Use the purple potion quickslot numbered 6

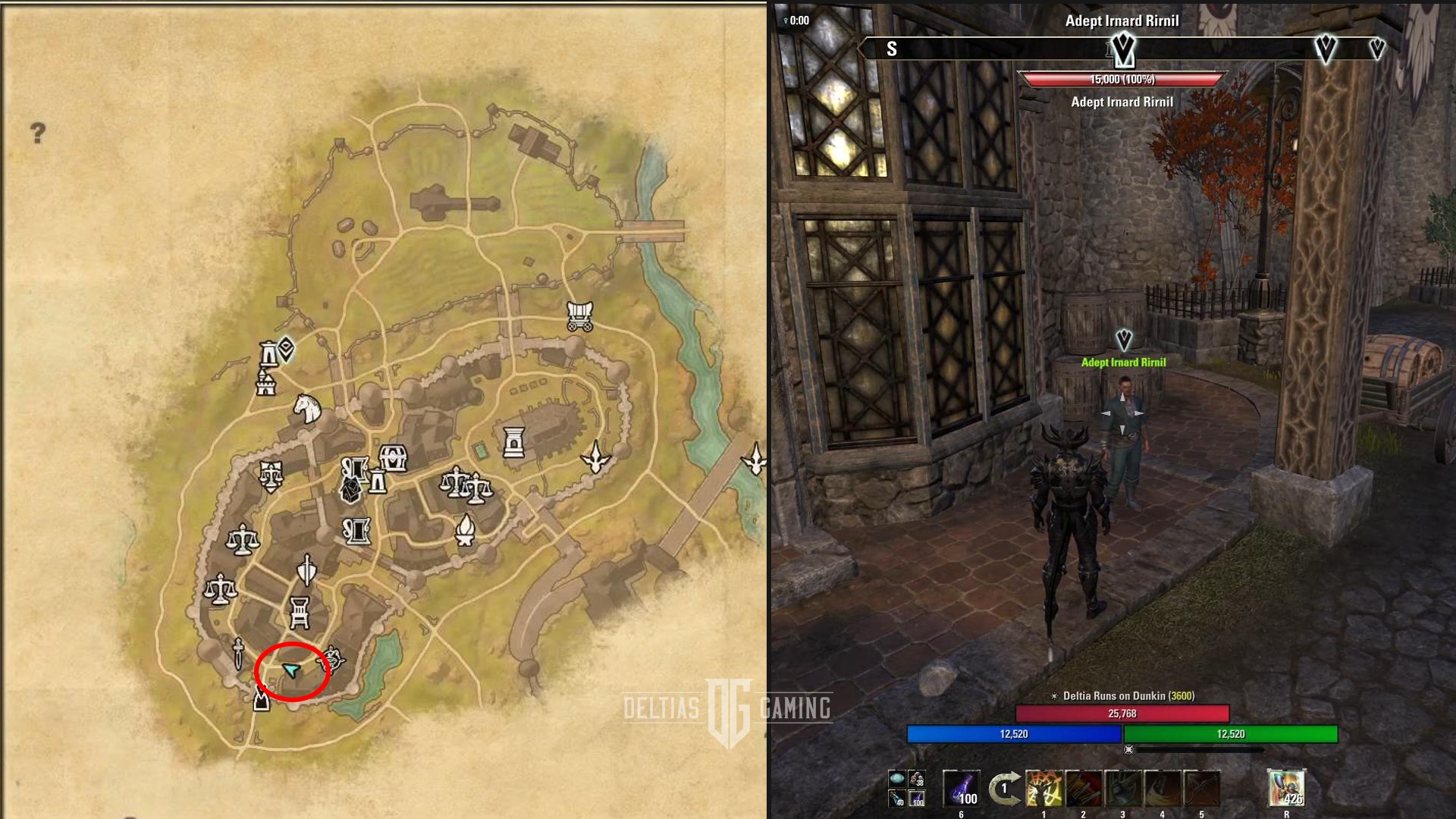(x=961, y=789)
